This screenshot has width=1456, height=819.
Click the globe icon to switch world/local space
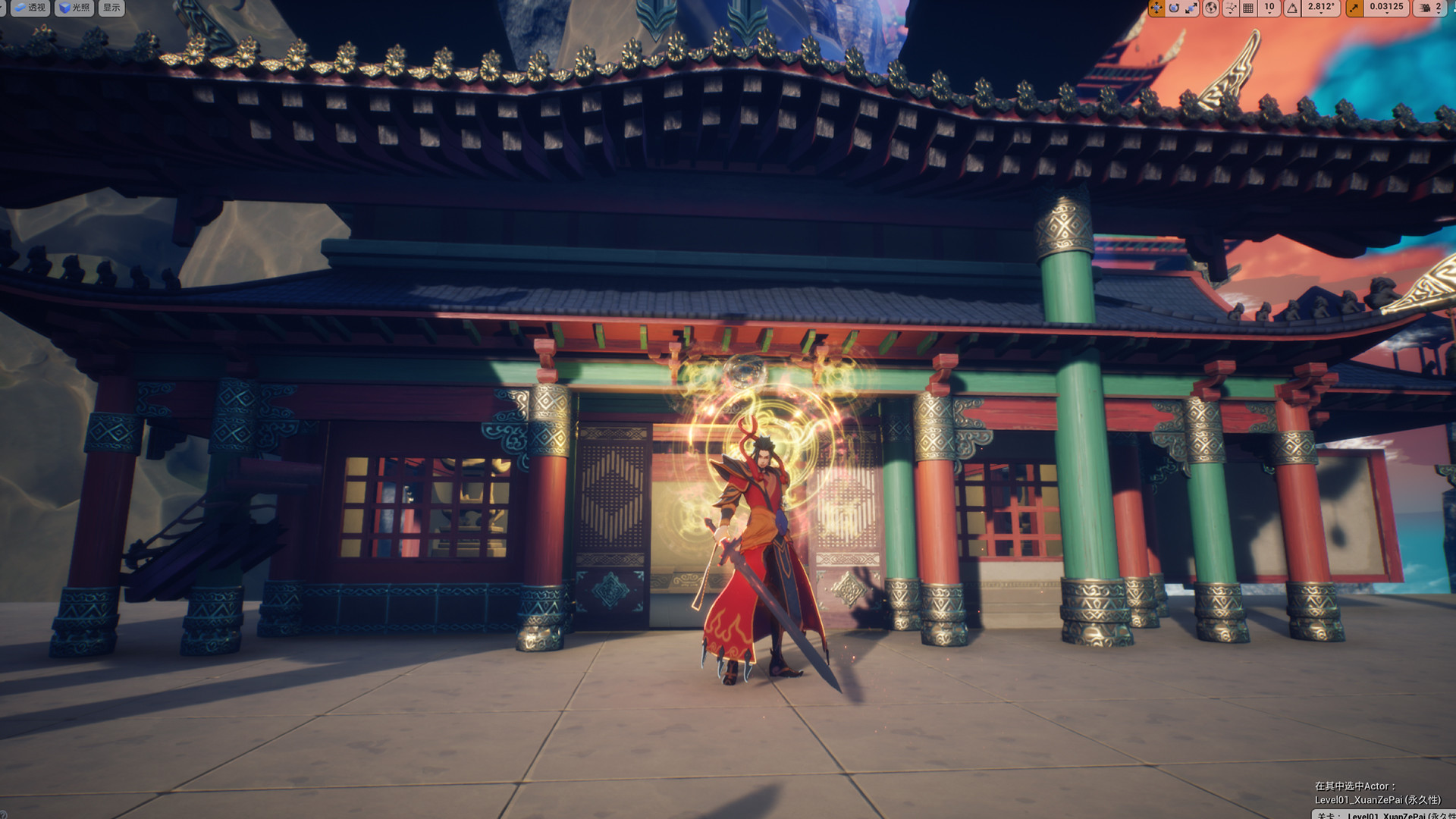tap(1211, 8)
